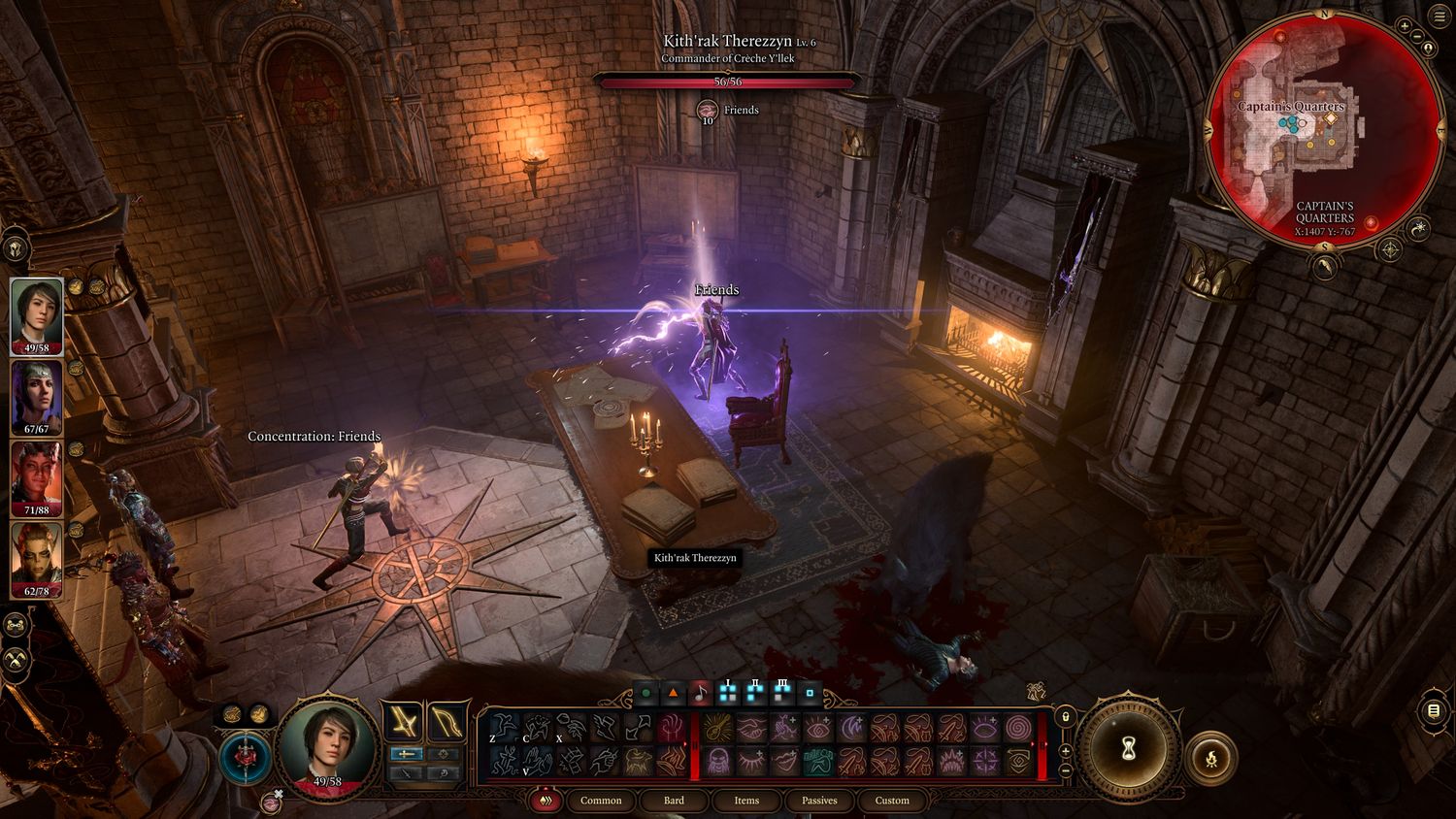The height and width of the screenshot is (819, 1456).
Task: Select the party member with 67/67 HP
Action: pyautogui.click(x=37, y=397)
